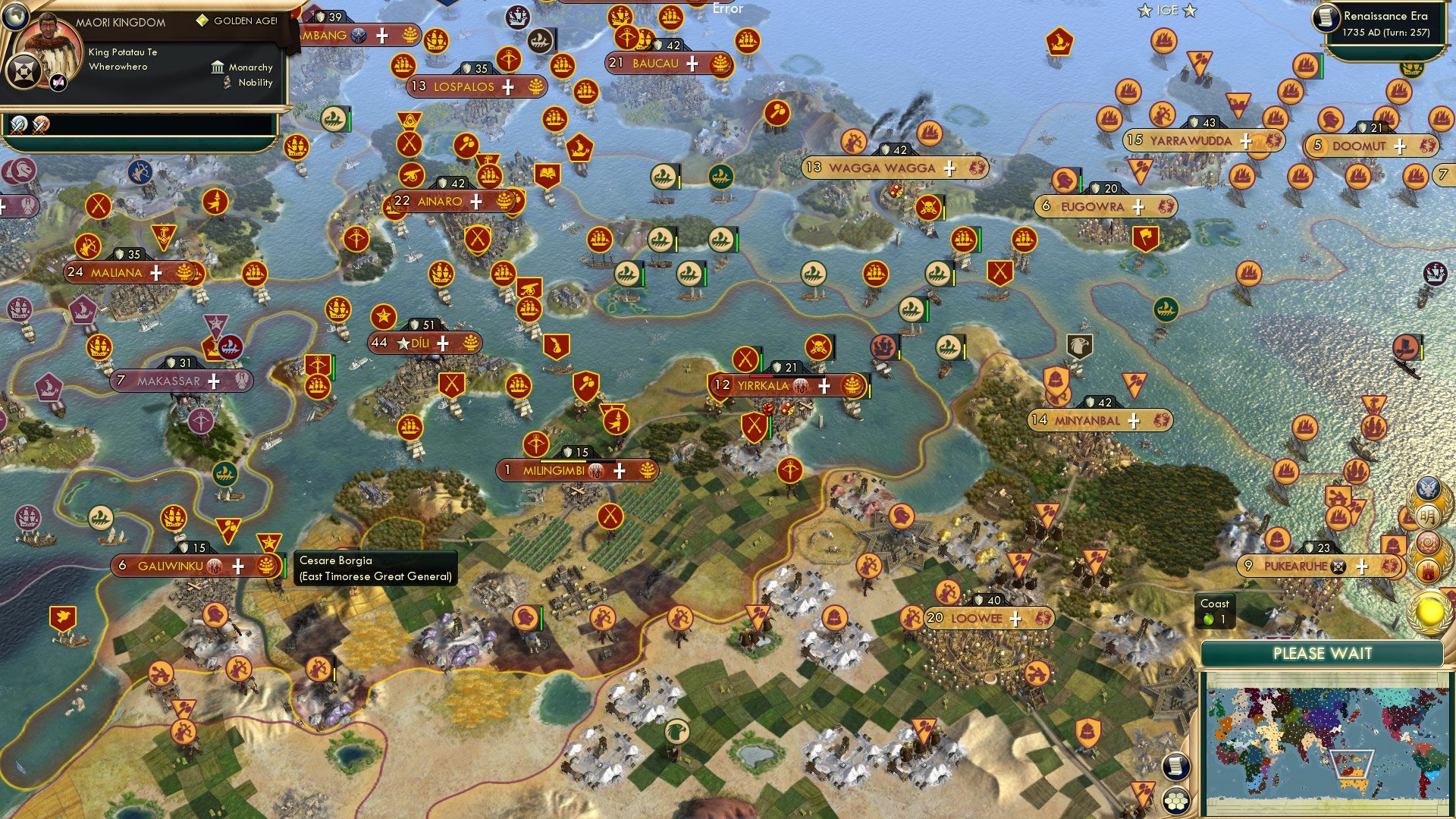The image size is (1456, 819).
Task: Expand the Loowee city banner plus button
Action: (1014, 619)
